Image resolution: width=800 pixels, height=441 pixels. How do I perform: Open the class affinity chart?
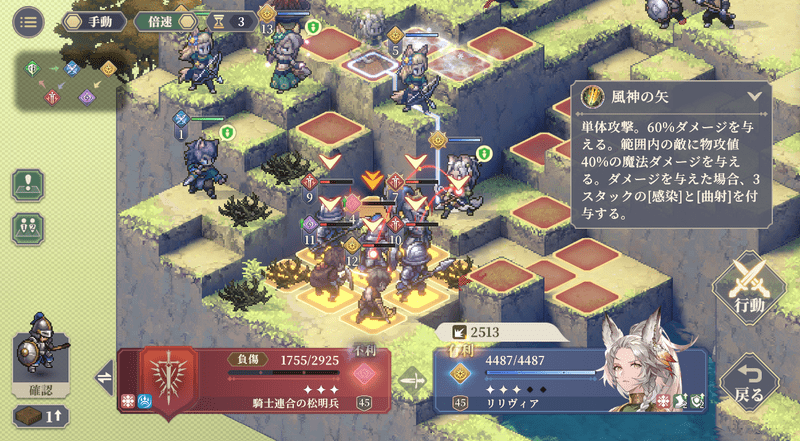[67, 82]
